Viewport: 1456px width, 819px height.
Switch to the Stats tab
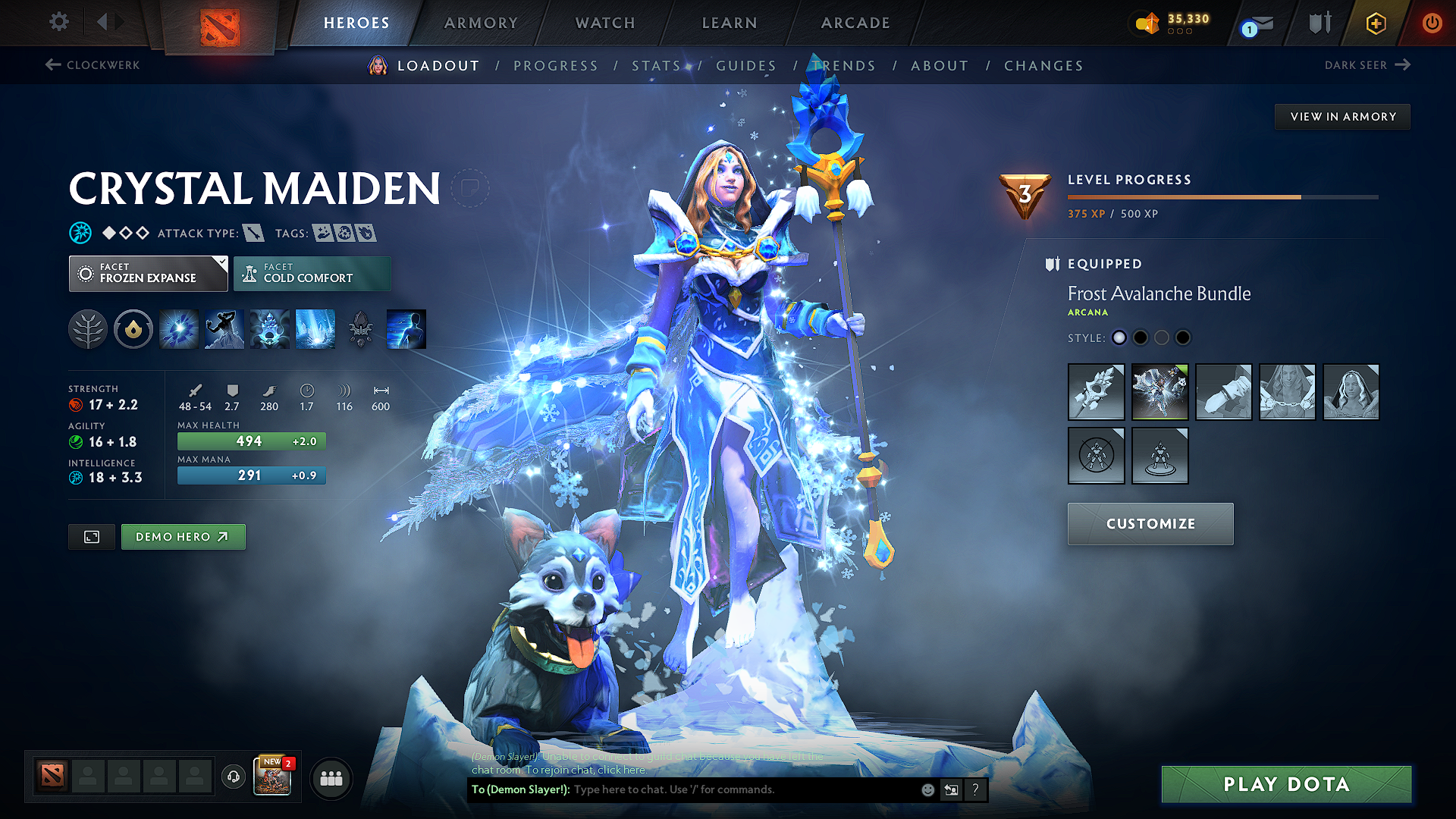click(657, 66)
